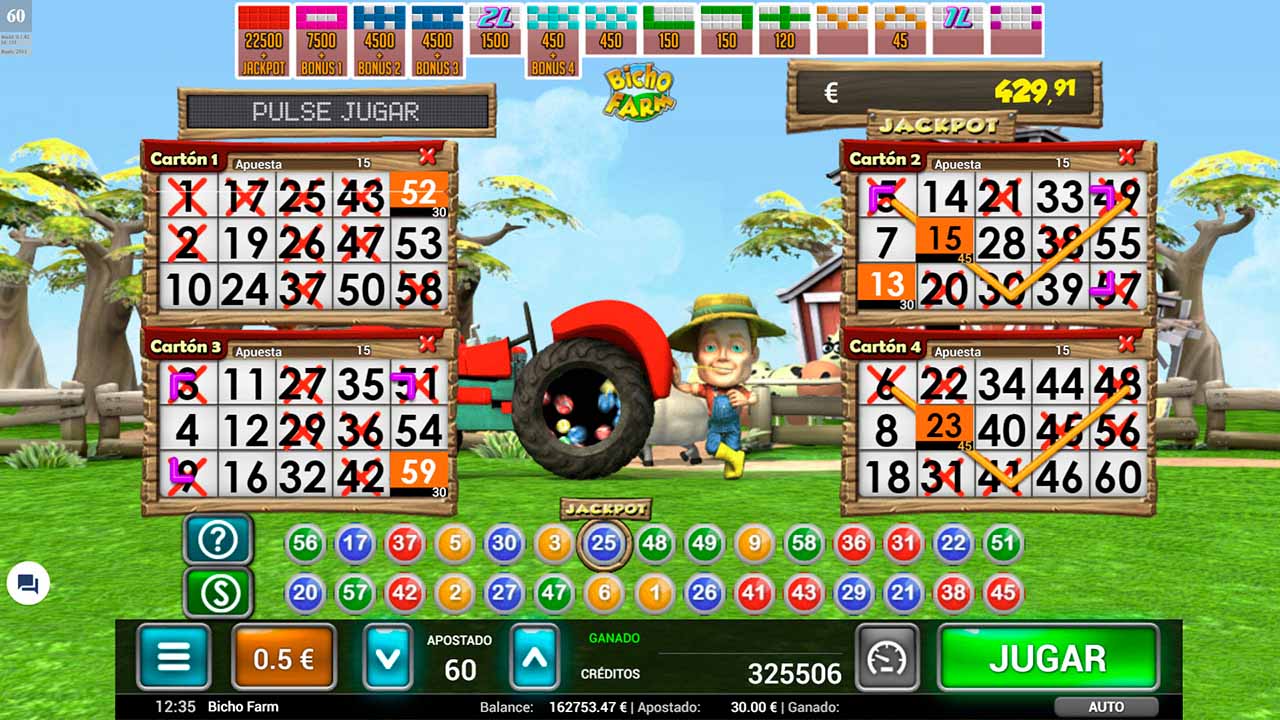Open the help question mark icon
Image resolution: width=1280 pixels, height=720 pixels.
pos(217,540)
